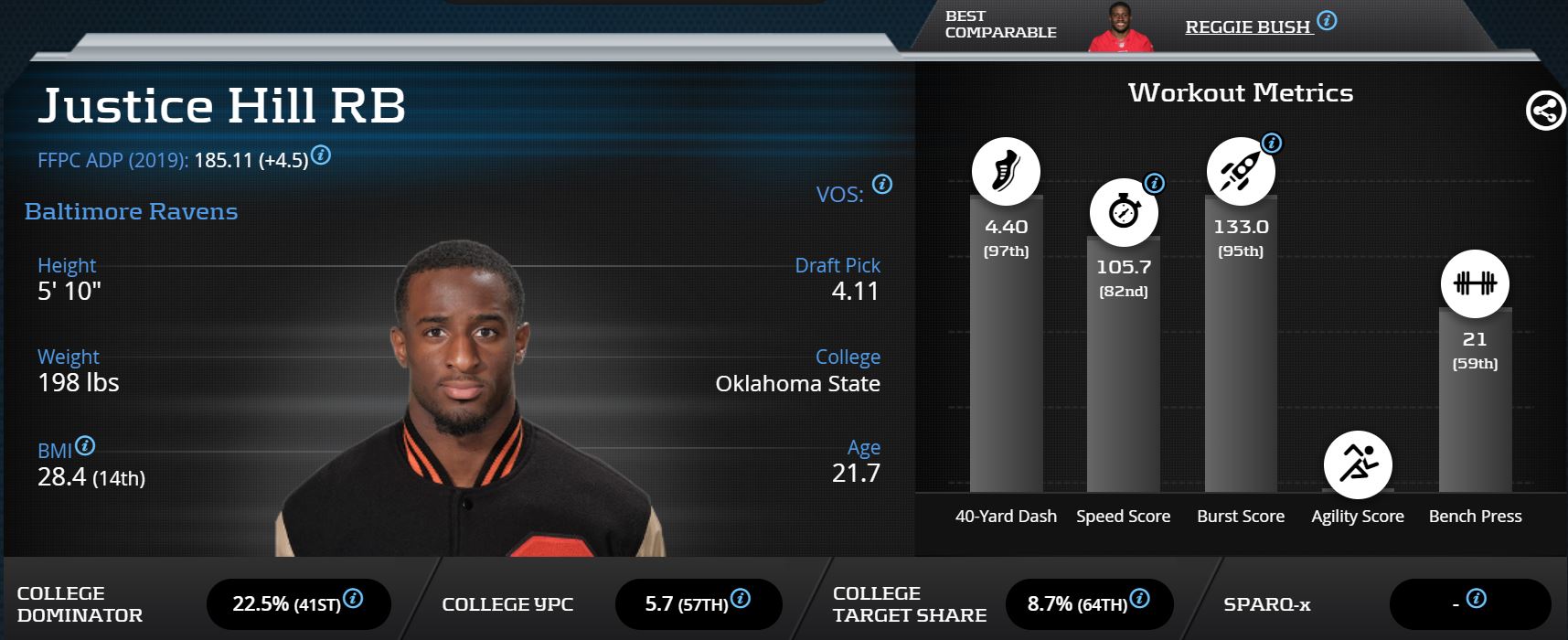Show the Burst Score info icon
This screenshot has height=640, width=1568.
click(x=1271, y=143)
